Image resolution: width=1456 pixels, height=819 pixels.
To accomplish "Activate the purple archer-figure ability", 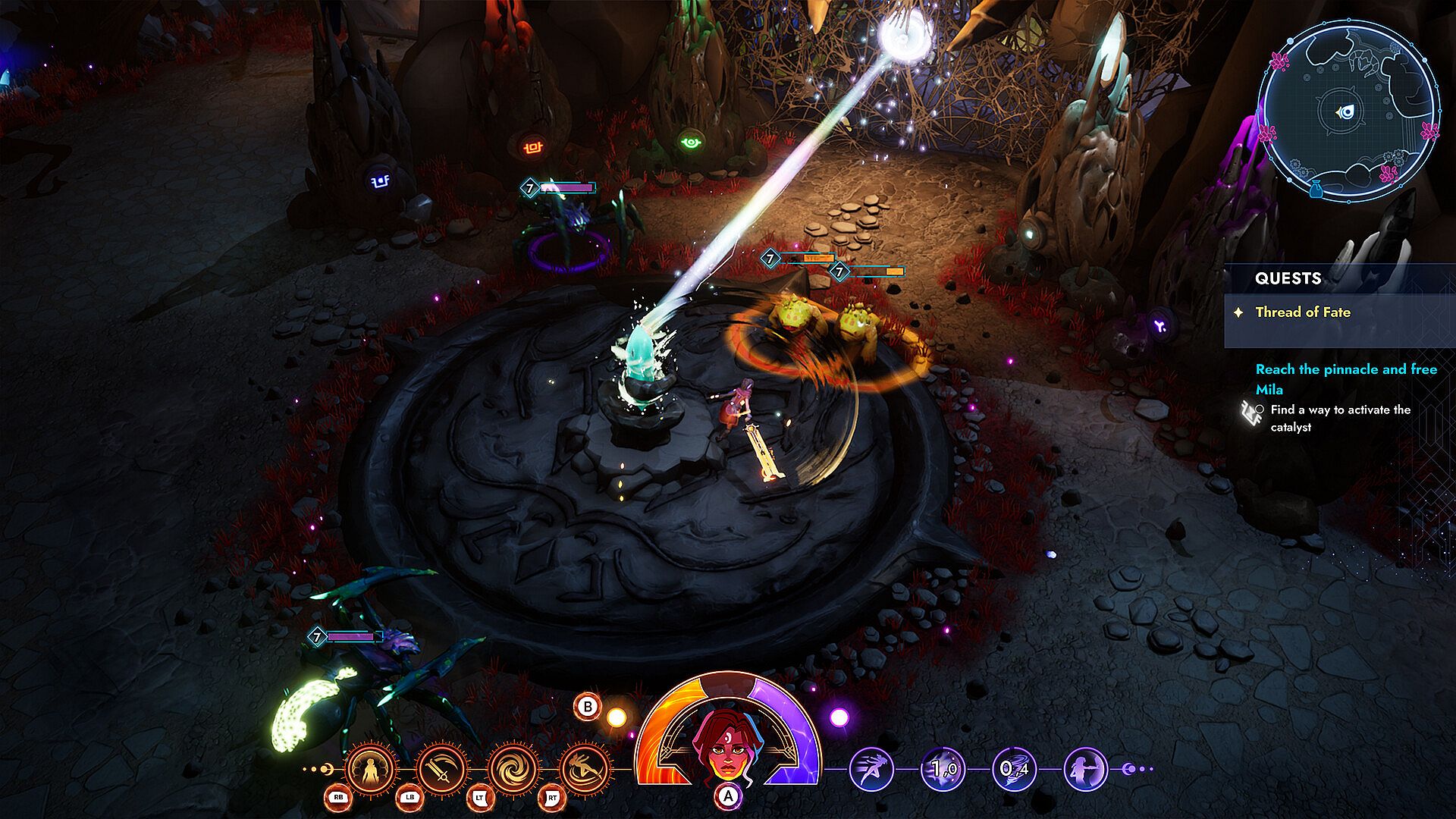I will (1085, 769).
